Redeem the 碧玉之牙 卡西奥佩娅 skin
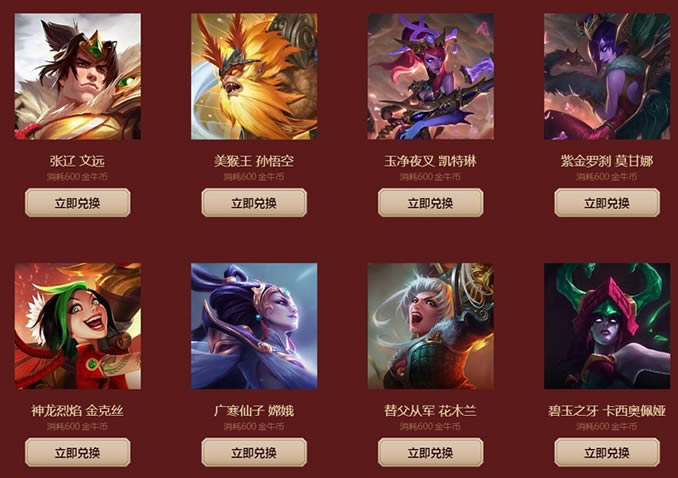The image size is (678, 478). point(607,453)
